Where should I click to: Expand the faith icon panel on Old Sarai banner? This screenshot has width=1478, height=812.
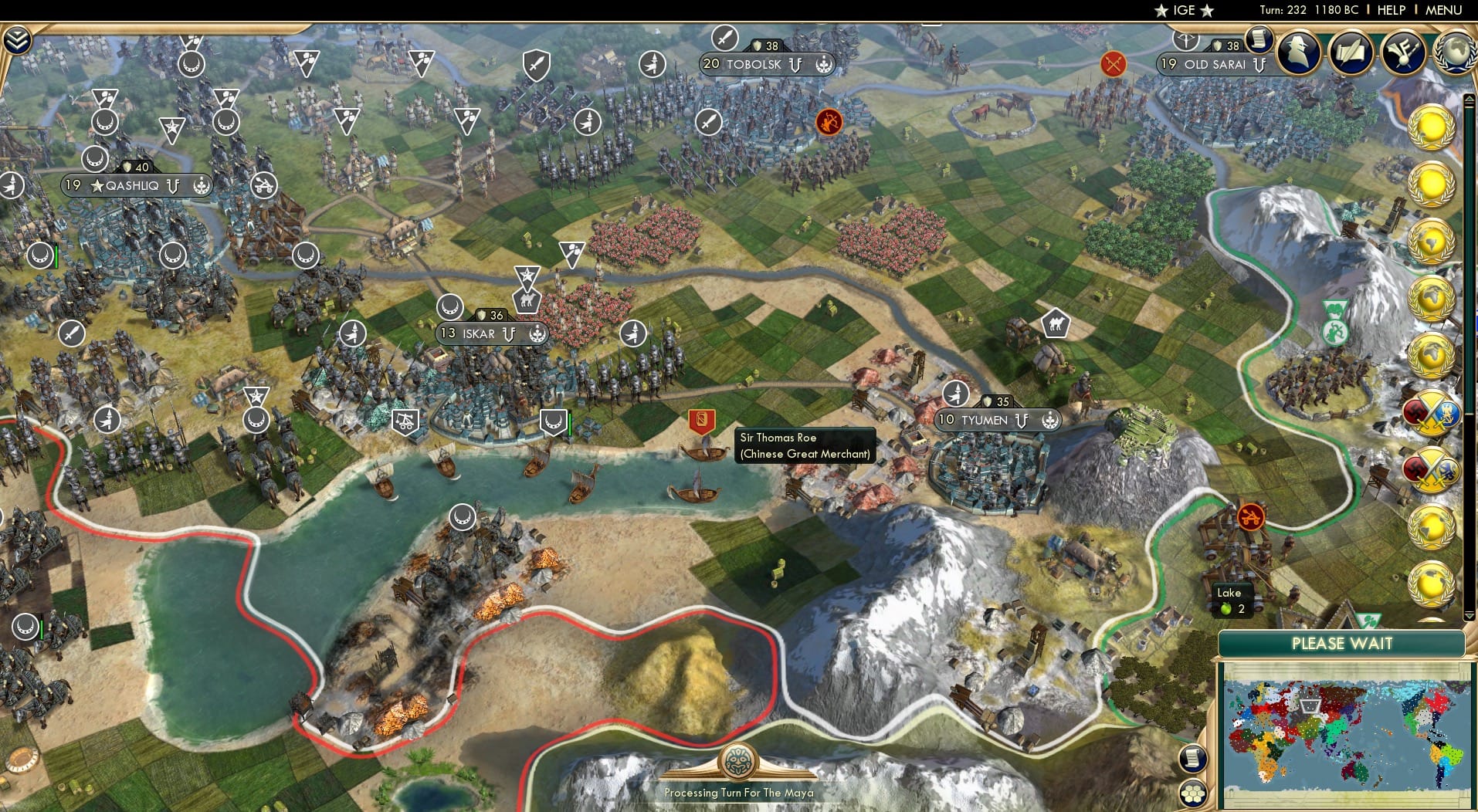[1260, 66]
